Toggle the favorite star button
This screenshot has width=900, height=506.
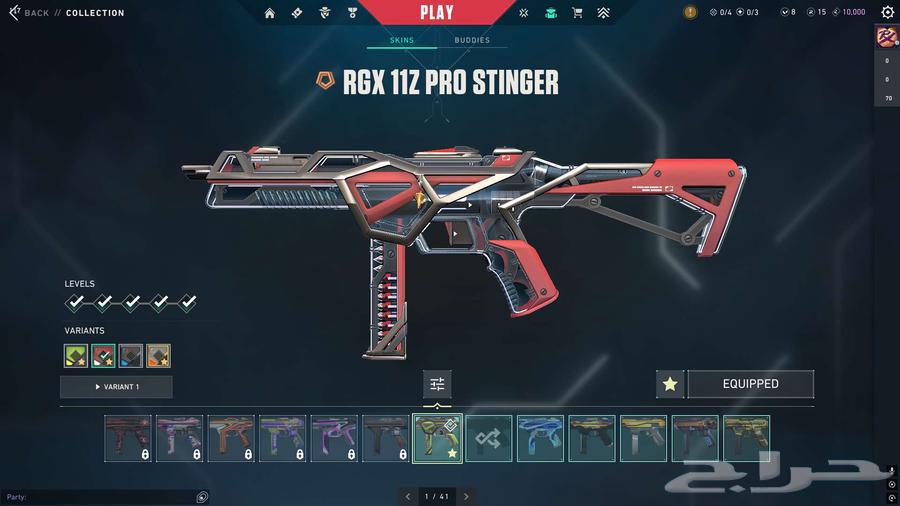(670, 384)
